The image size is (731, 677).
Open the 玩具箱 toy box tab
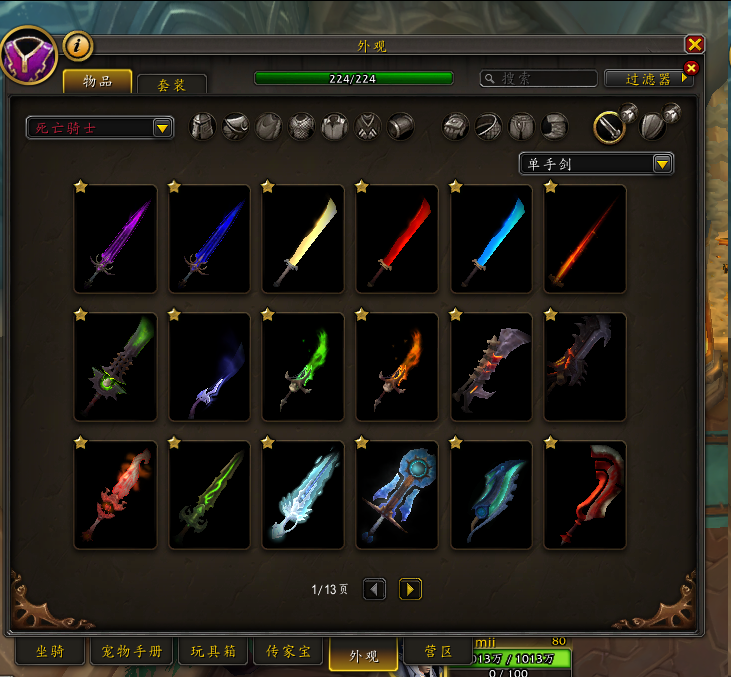pos(213,652)
